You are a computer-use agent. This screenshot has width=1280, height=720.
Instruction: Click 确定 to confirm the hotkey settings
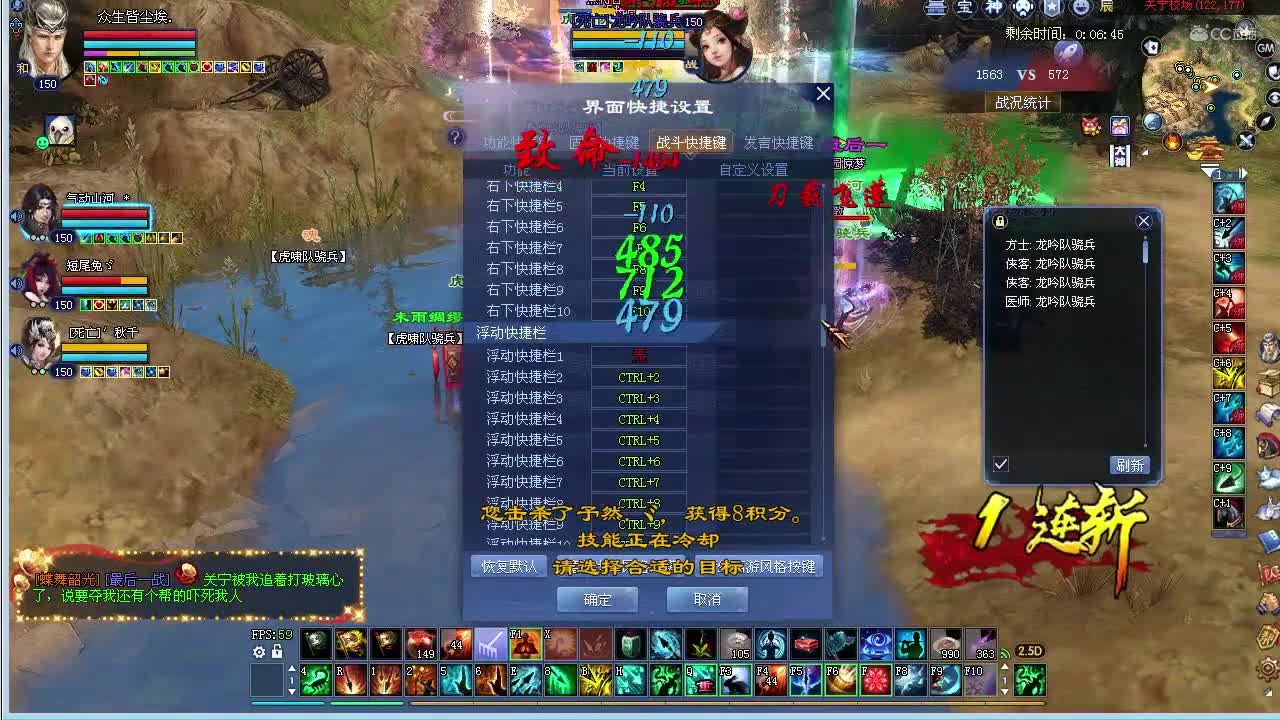click(597, 600)
